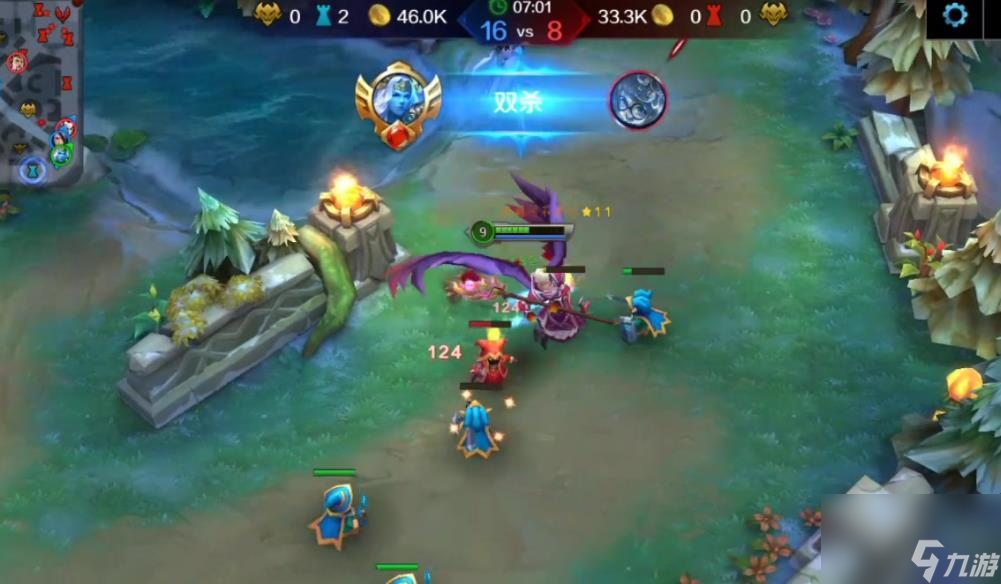Click the minimap

point(40,95)
